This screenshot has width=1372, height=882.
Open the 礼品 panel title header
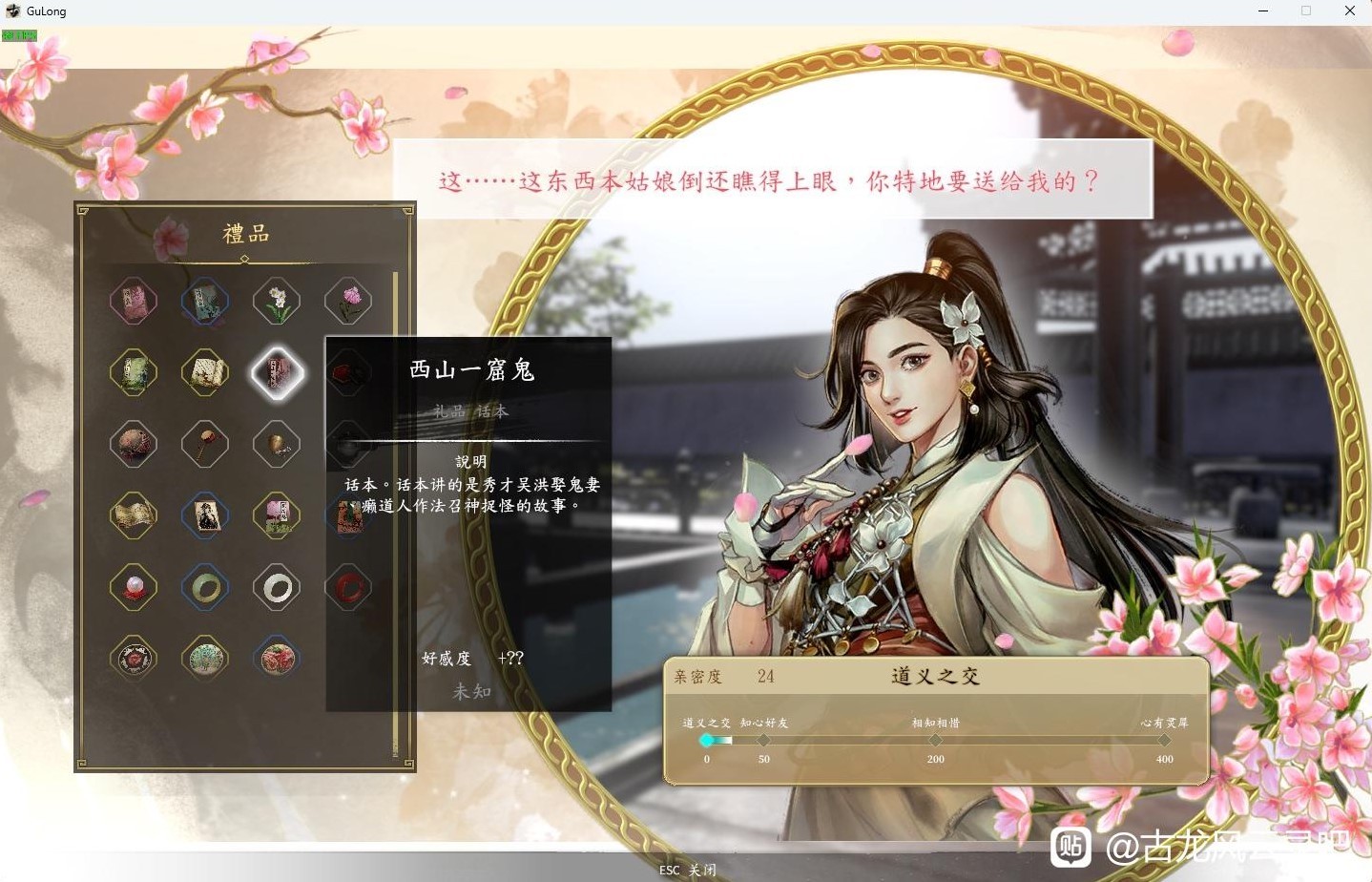tap(247, 231)
